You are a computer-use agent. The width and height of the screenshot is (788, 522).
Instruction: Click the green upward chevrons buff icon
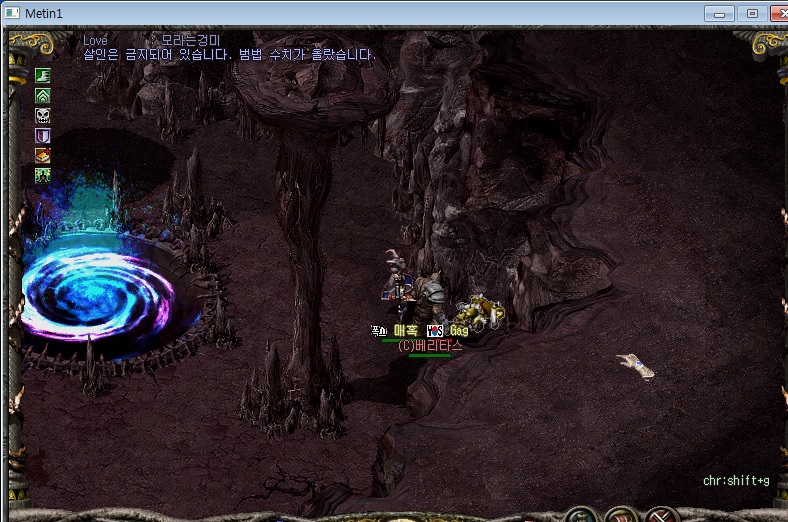point(43,96)
